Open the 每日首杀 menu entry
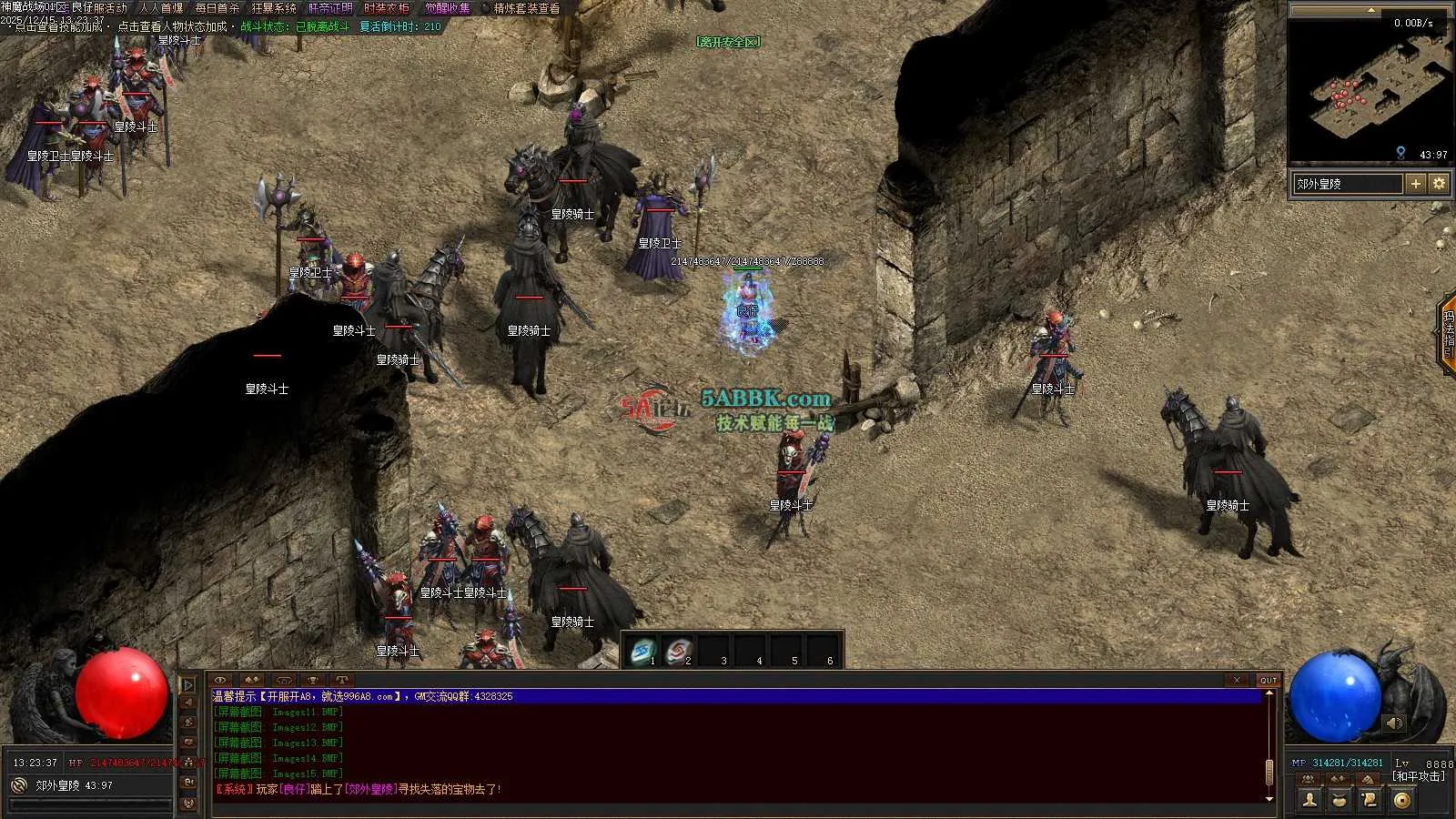Viewport: 1456px width, 819px height. [x=217, y=8]
